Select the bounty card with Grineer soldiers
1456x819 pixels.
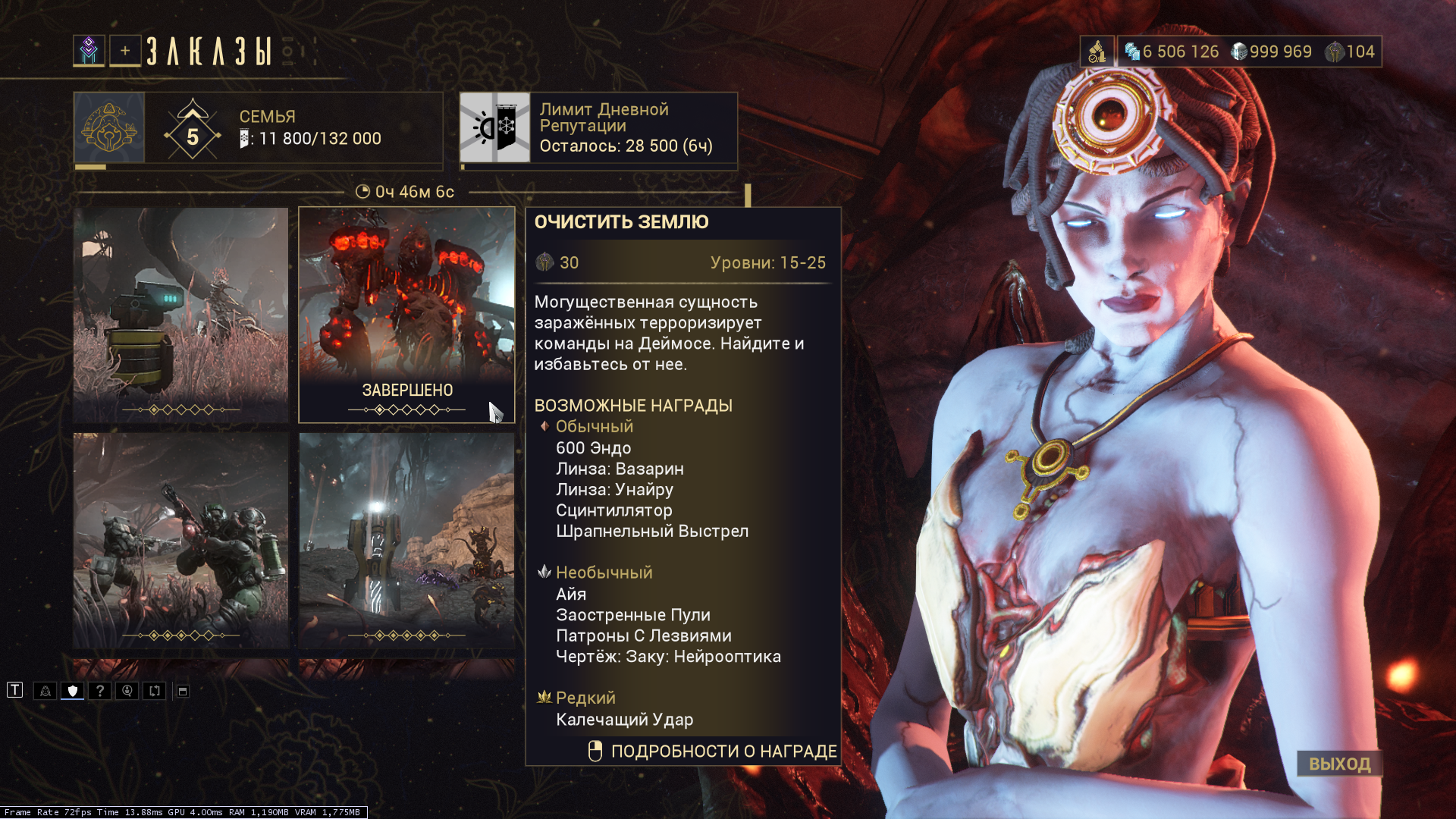coord(181,540)
